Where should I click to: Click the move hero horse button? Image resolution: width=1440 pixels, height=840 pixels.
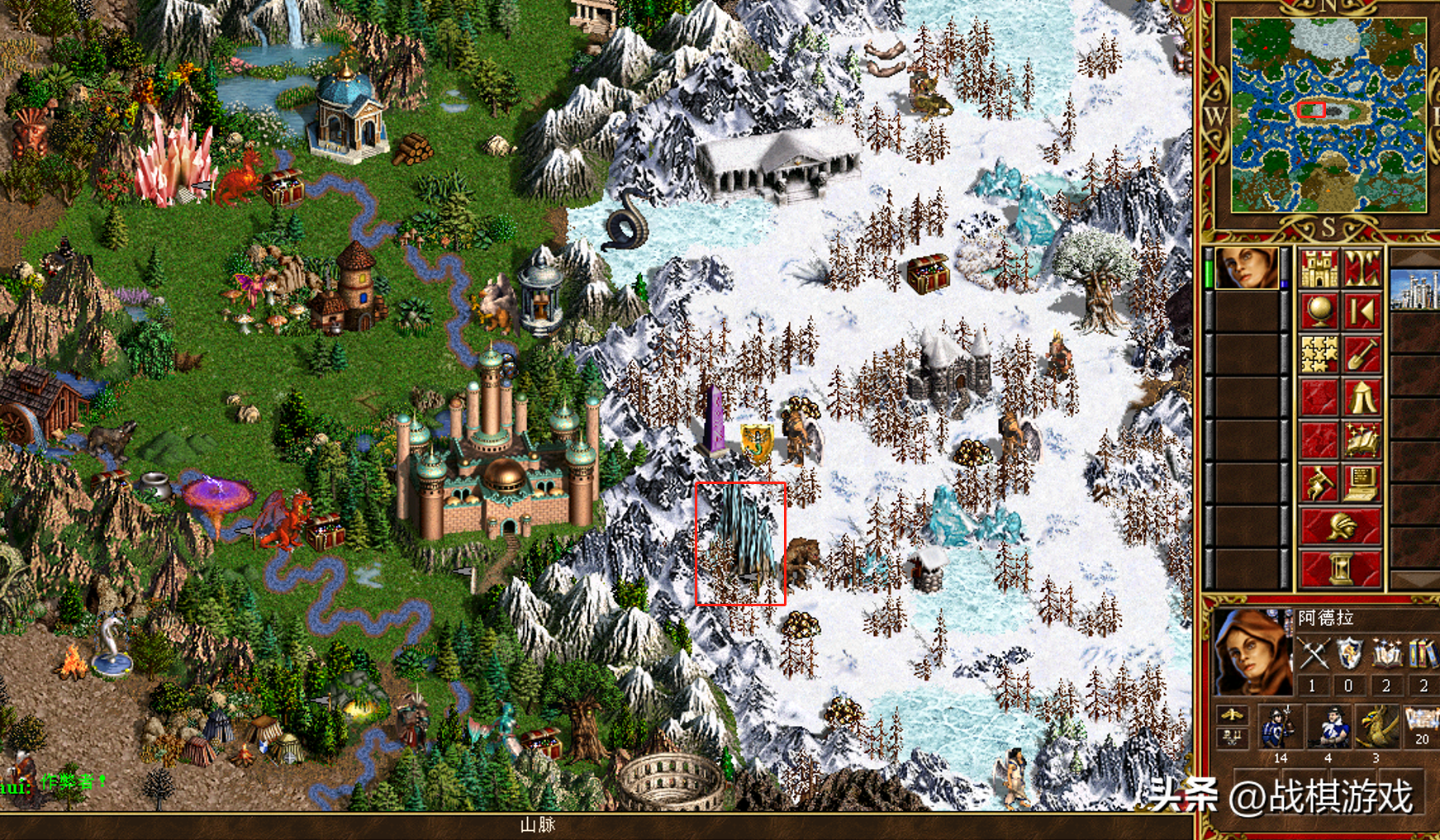[x=1319, y=484]
